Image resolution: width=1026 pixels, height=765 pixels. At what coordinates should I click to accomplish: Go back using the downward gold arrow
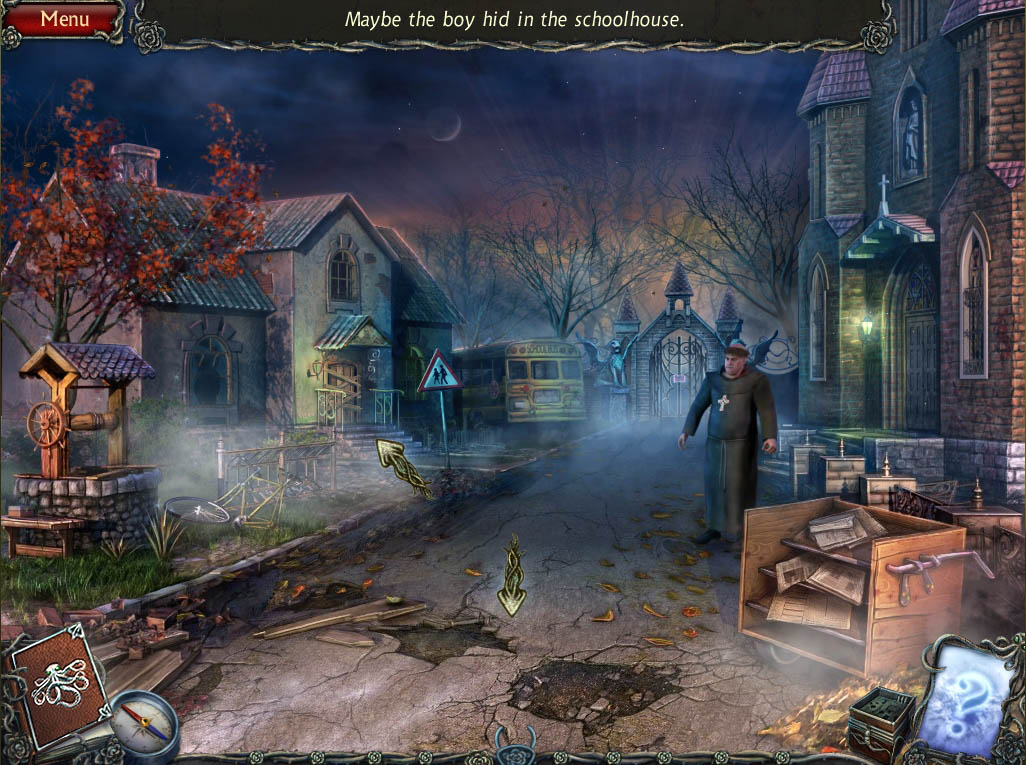[x=512, y=578]
